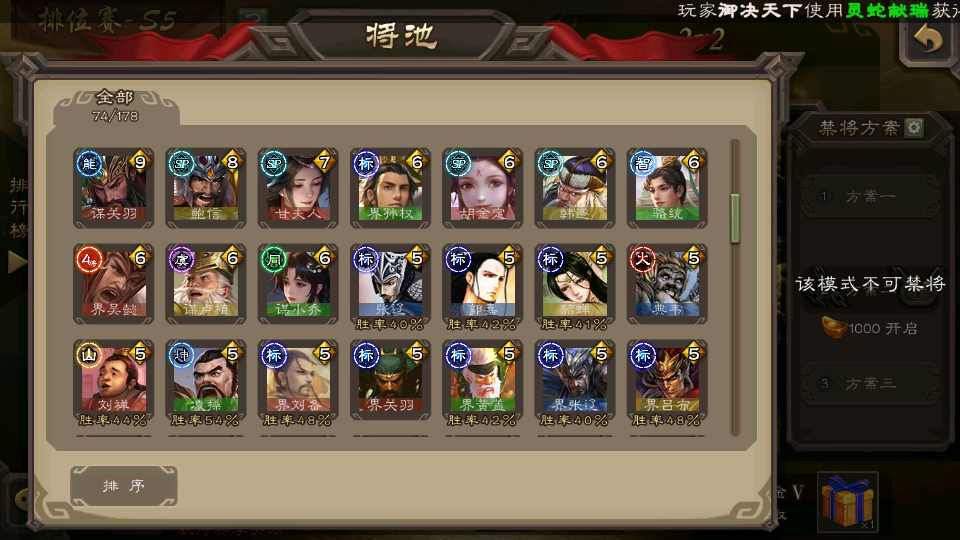Choose the 鲍信 hero card

pyautogui.click(x=206, y=188)
